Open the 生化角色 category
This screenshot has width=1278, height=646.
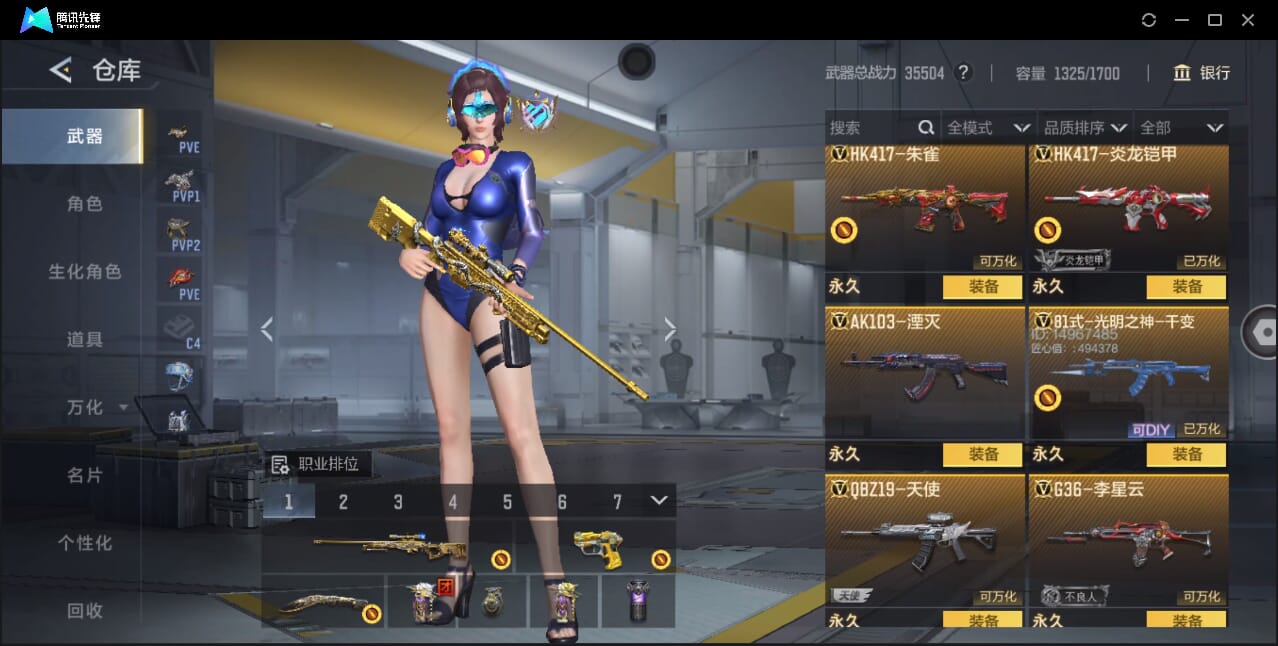(85, 272)
